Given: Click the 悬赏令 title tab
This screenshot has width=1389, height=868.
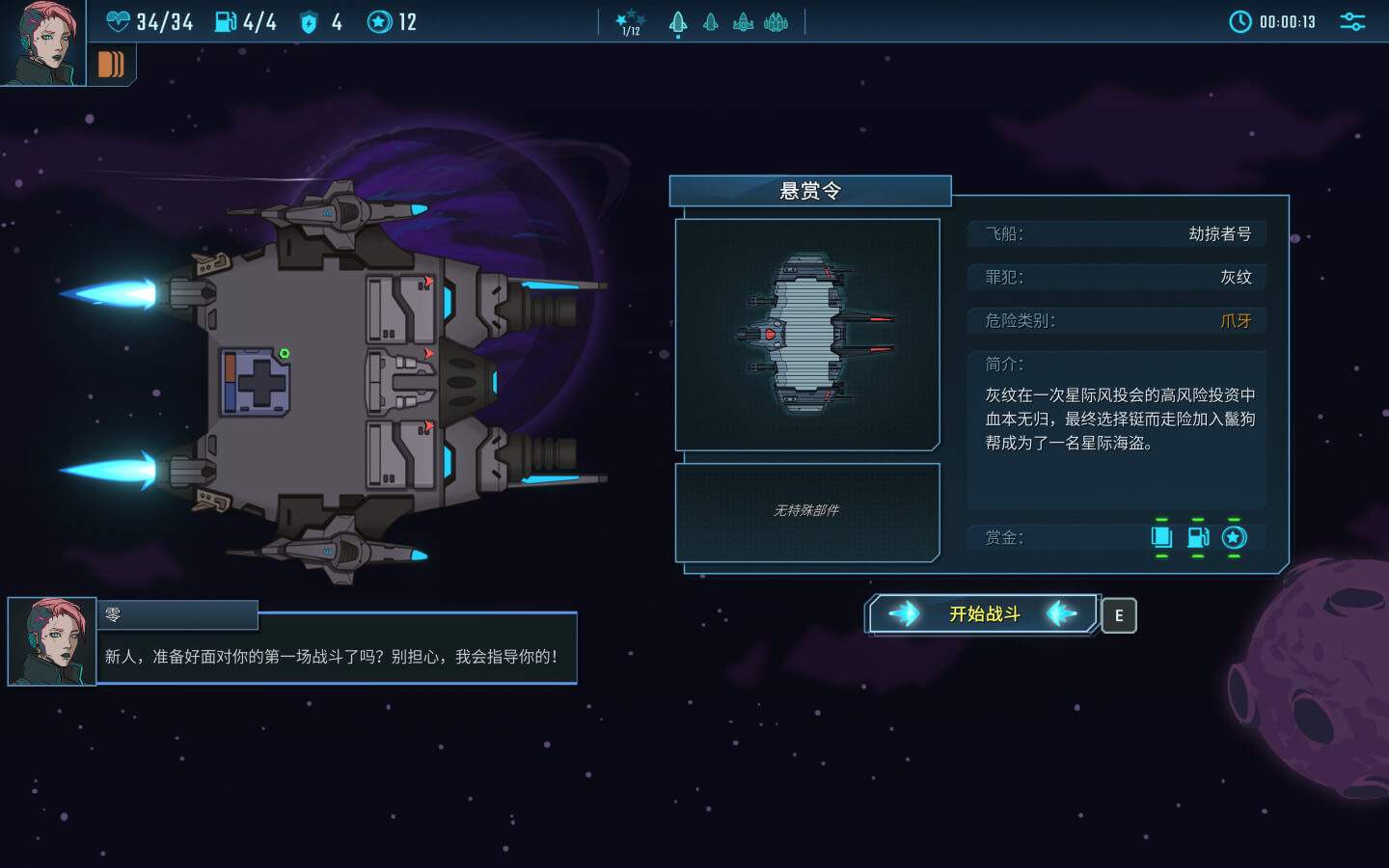Looking at the screenshot, I should [x=810, y=191].
